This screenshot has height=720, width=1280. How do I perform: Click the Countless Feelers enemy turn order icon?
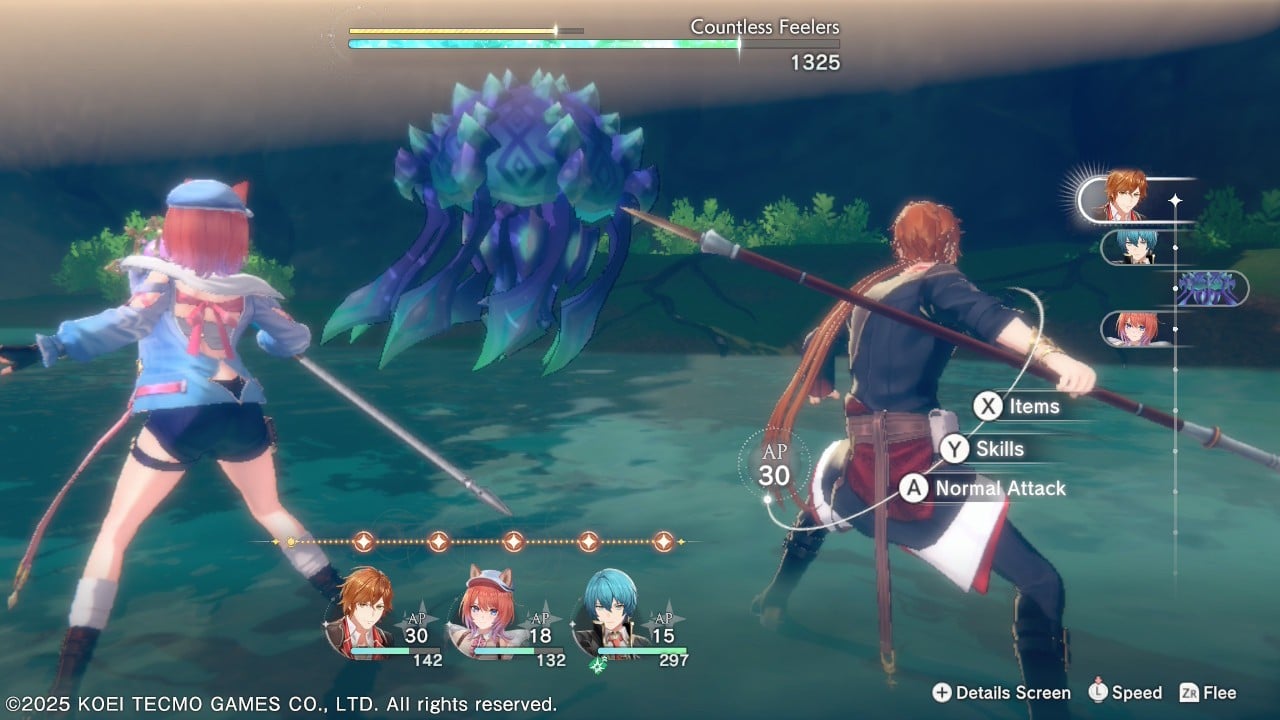tap(1212, 289)
